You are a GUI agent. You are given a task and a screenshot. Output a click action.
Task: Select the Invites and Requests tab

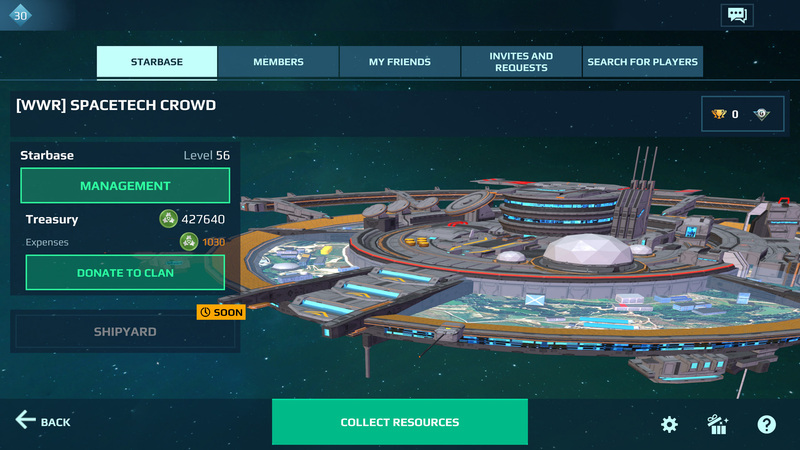(x=521, y=62)
